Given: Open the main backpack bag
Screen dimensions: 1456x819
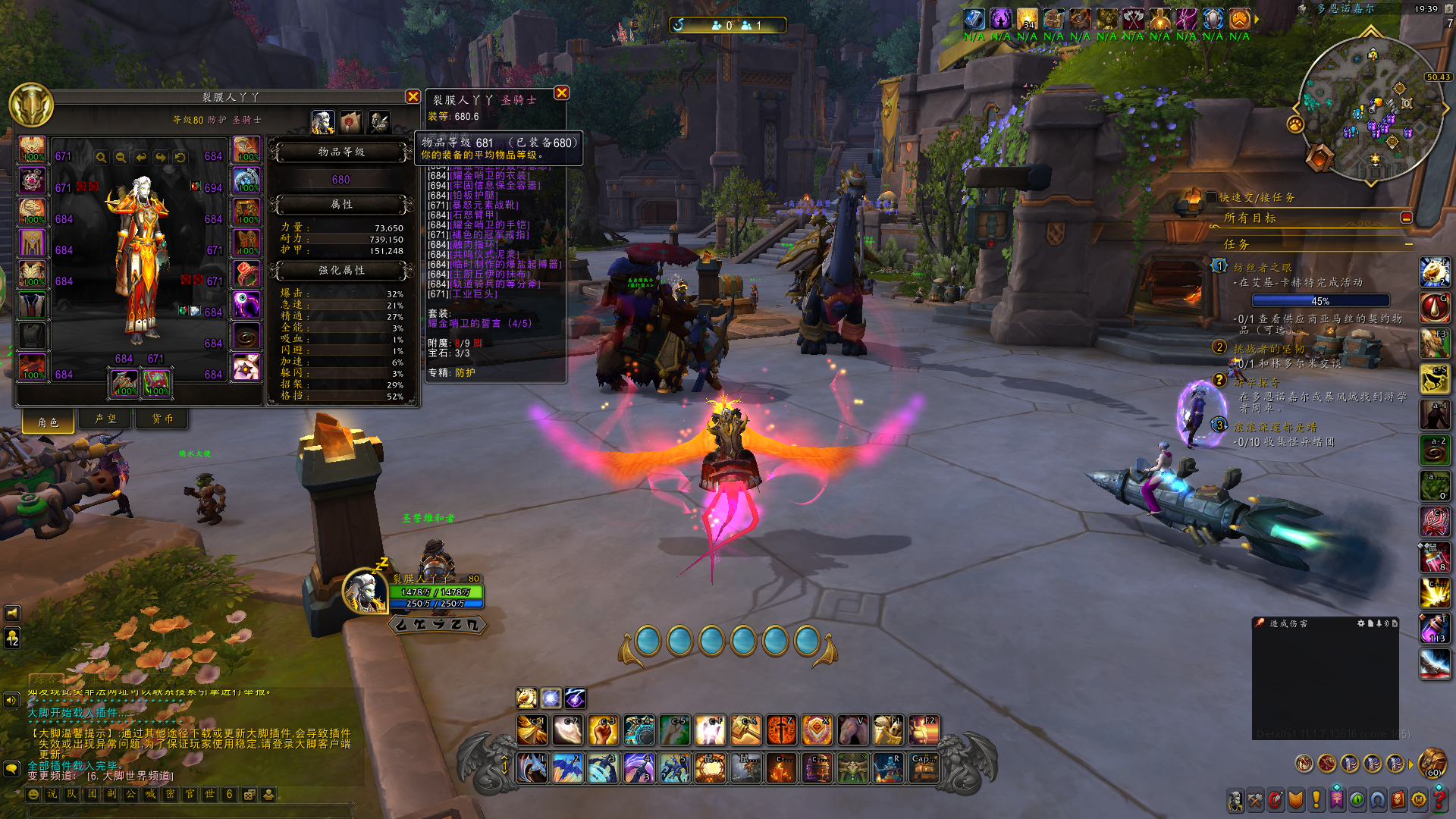Looking at the screenshot, I should pos(1432,762).
